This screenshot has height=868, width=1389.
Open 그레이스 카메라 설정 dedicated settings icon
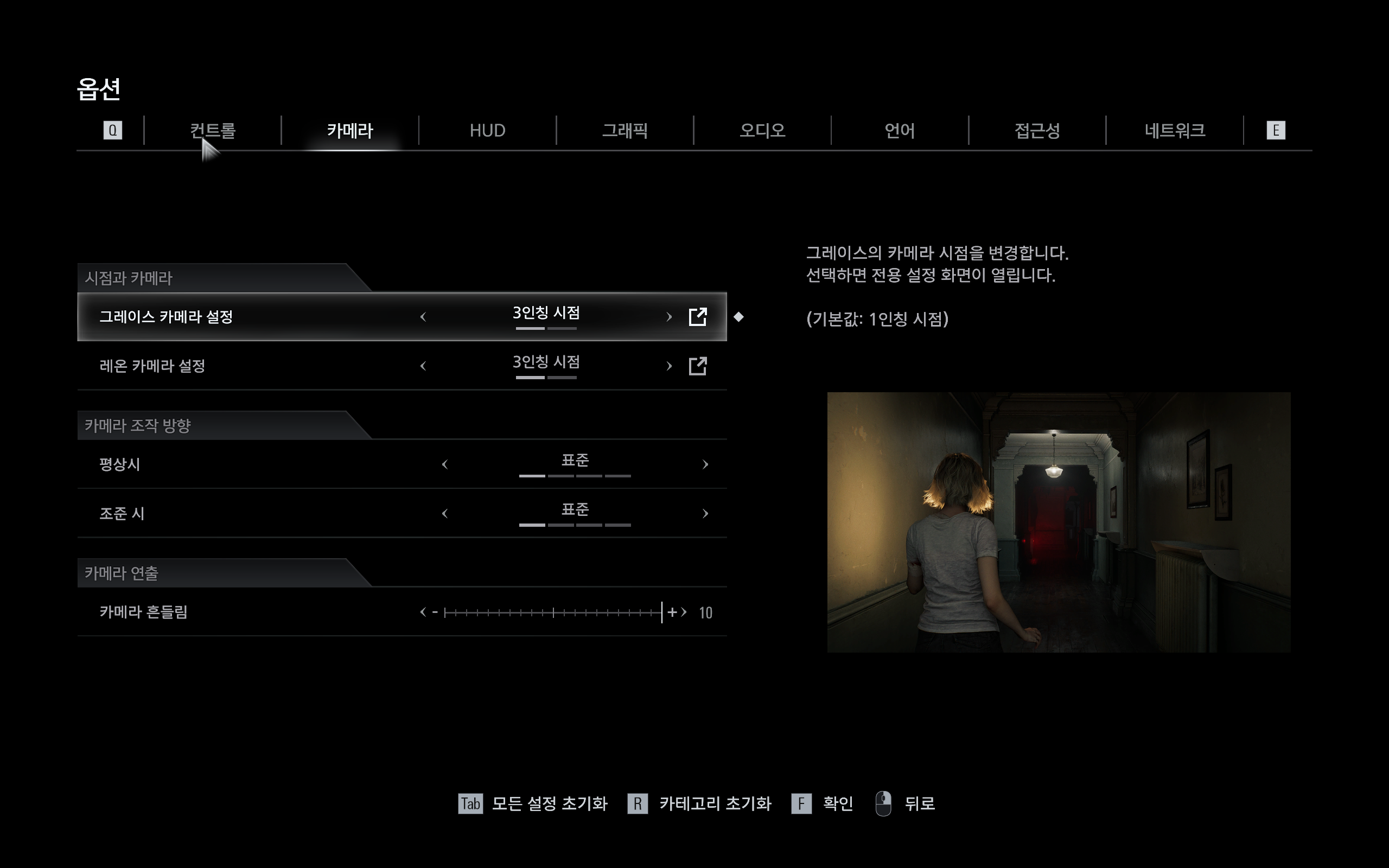click(x=697, y=317)
